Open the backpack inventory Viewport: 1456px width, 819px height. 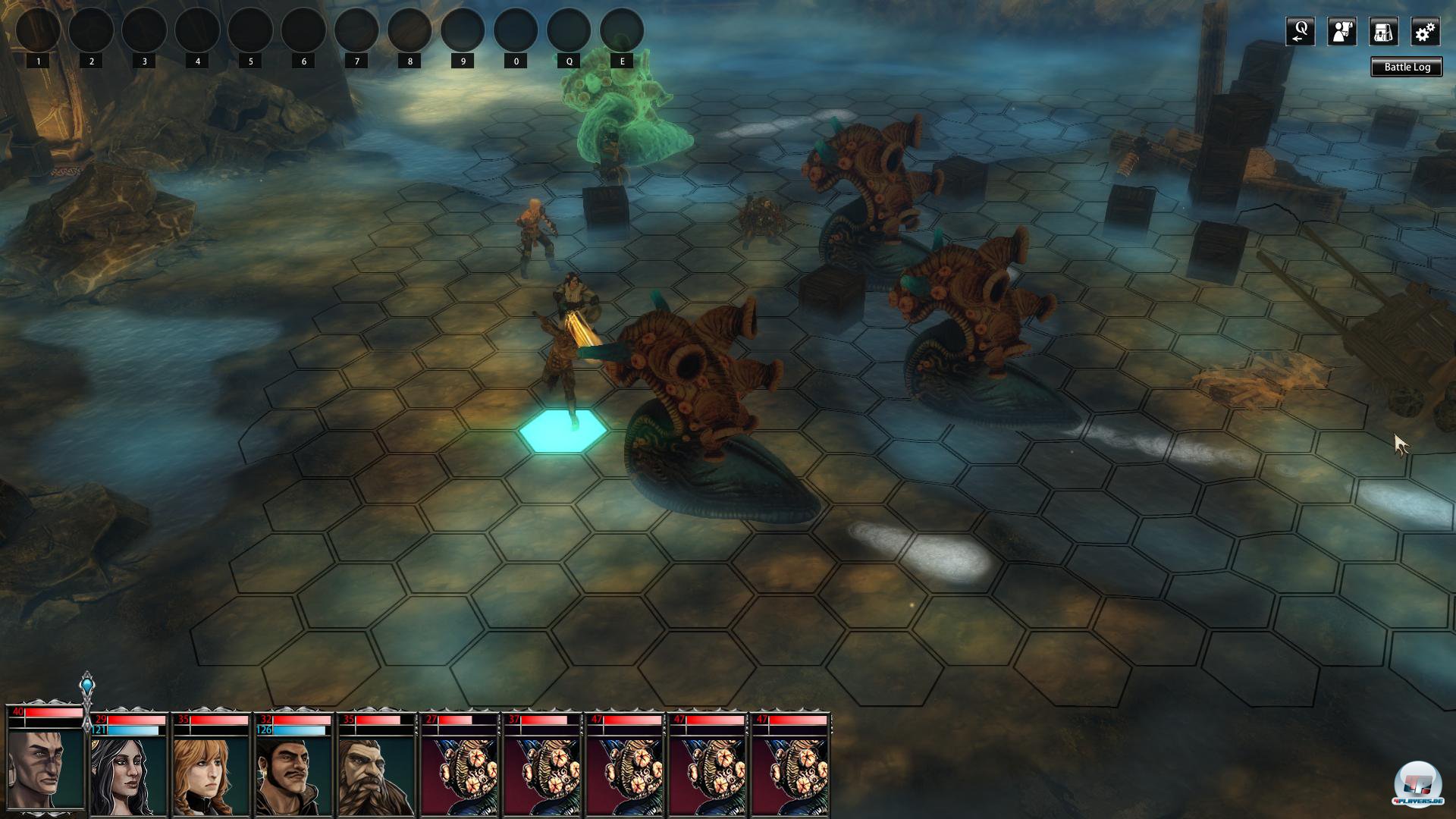coord(1383,32)
